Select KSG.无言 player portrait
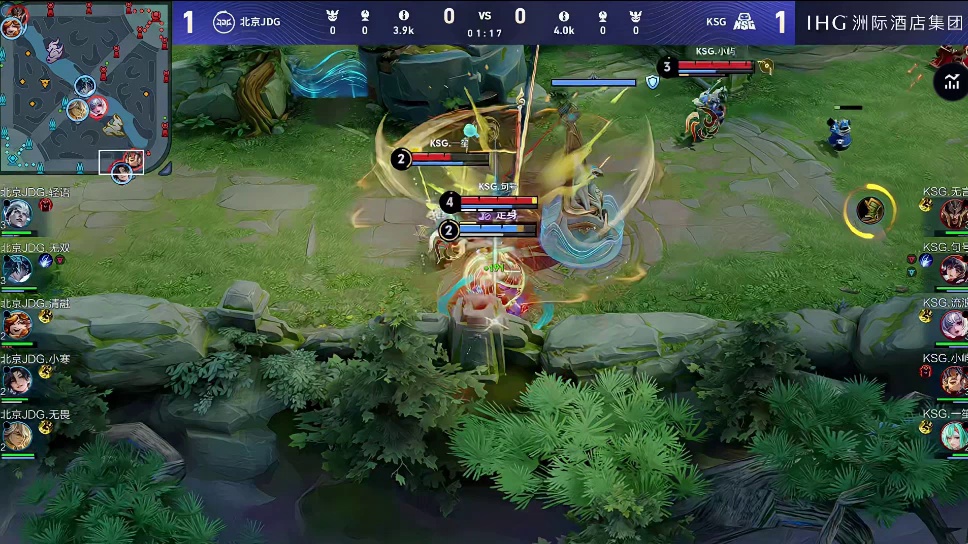 951,213
